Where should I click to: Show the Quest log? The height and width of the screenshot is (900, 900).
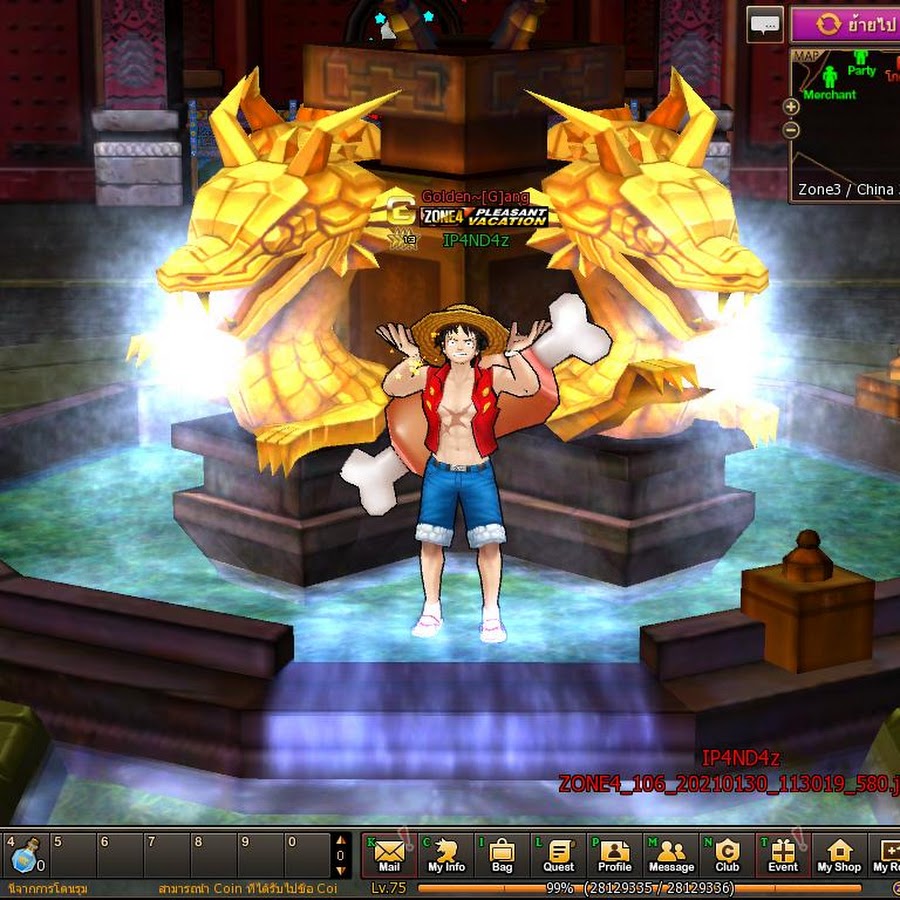[x=559, y=855]
